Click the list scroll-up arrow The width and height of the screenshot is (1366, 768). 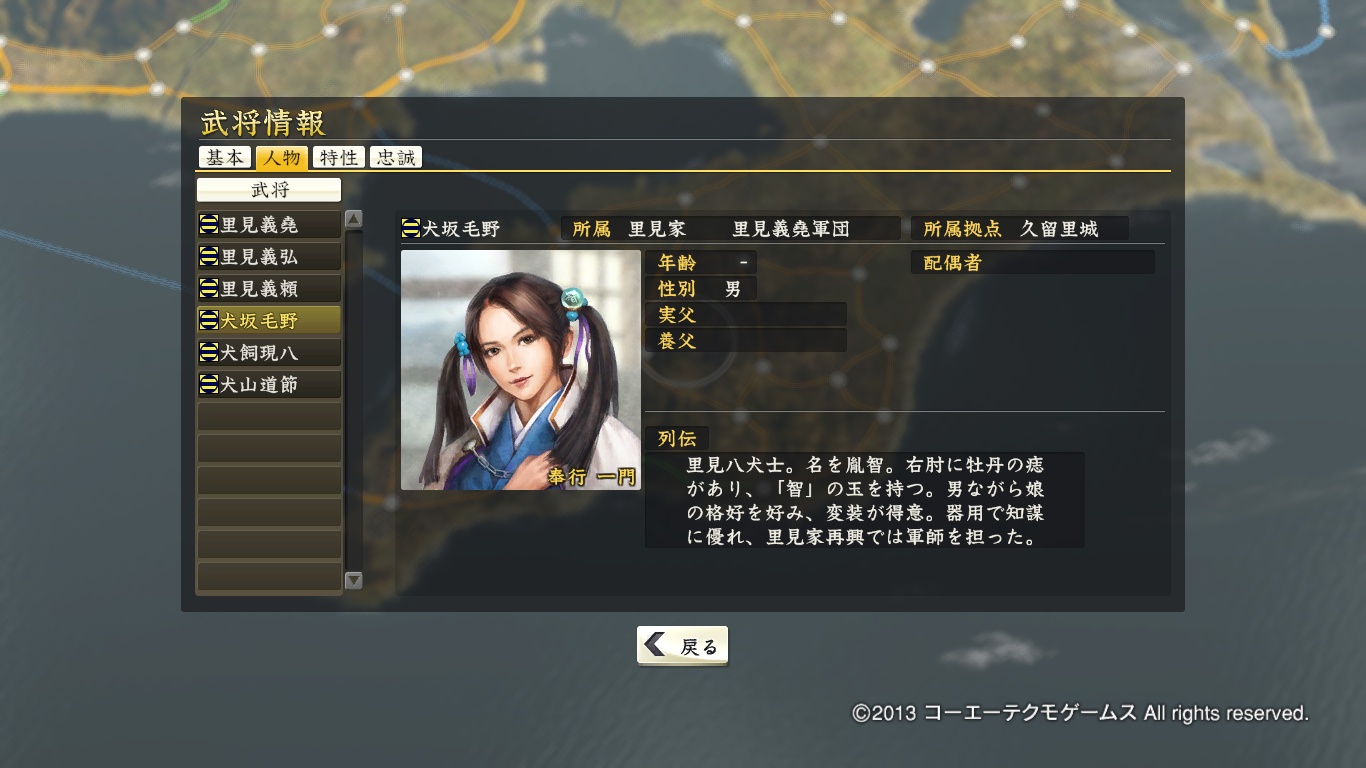[x=353, y=219]
